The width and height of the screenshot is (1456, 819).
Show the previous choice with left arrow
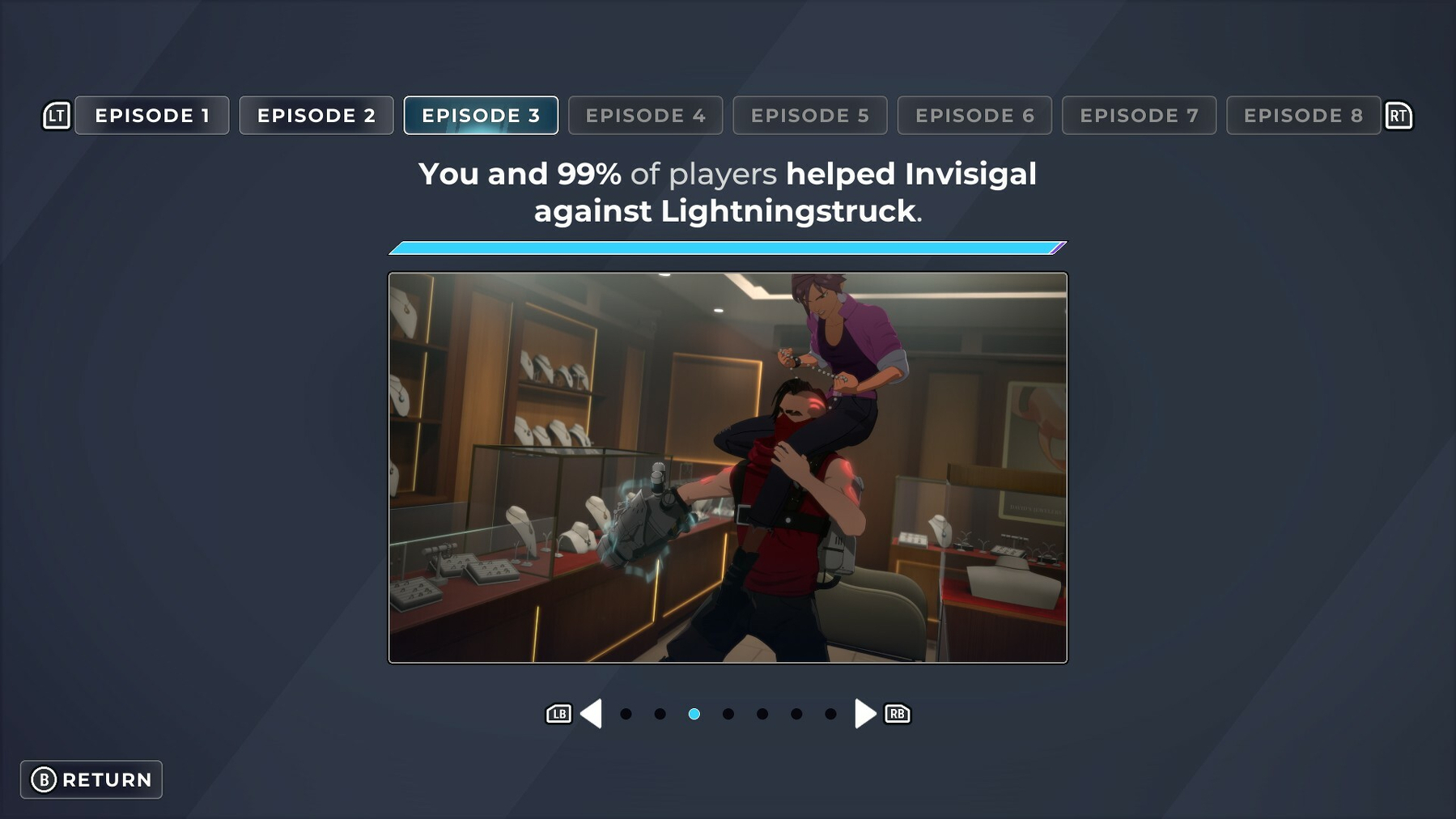point(592,714)
